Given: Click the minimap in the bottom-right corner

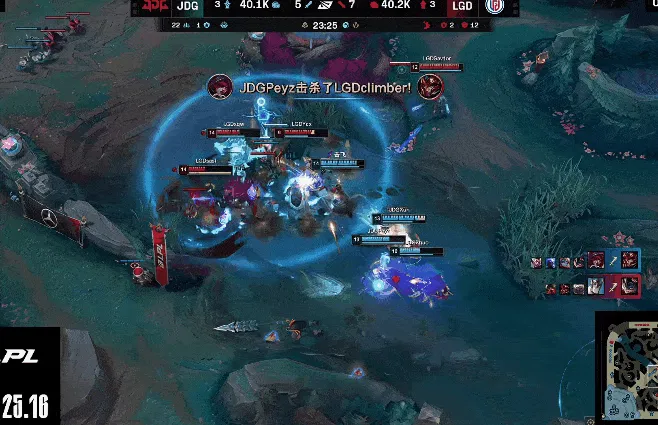Looking at the screenshot, I should tap(627, 368).
